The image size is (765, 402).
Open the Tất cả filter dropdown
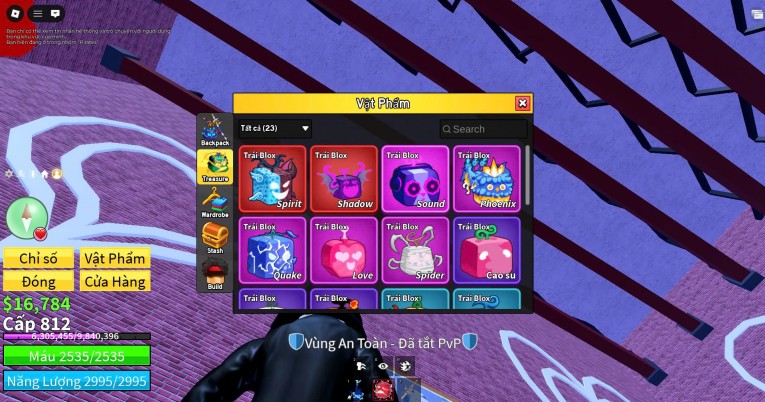pos(275,129)
